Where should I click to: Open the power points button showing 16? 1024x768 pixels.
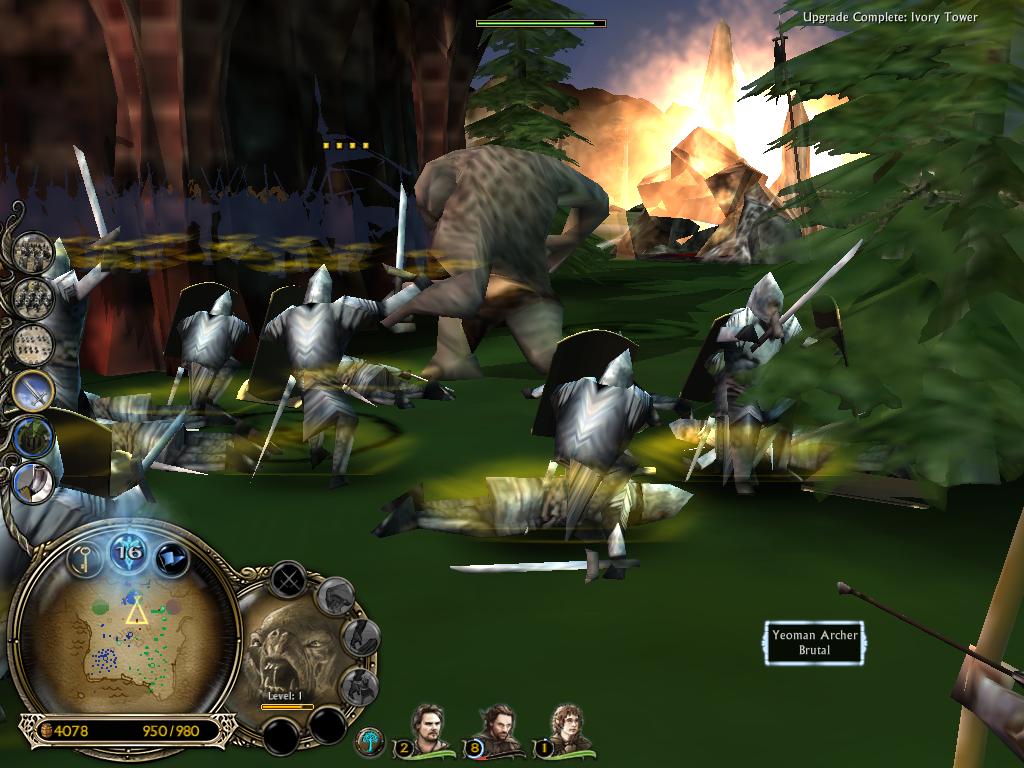(x=129, y=551)
